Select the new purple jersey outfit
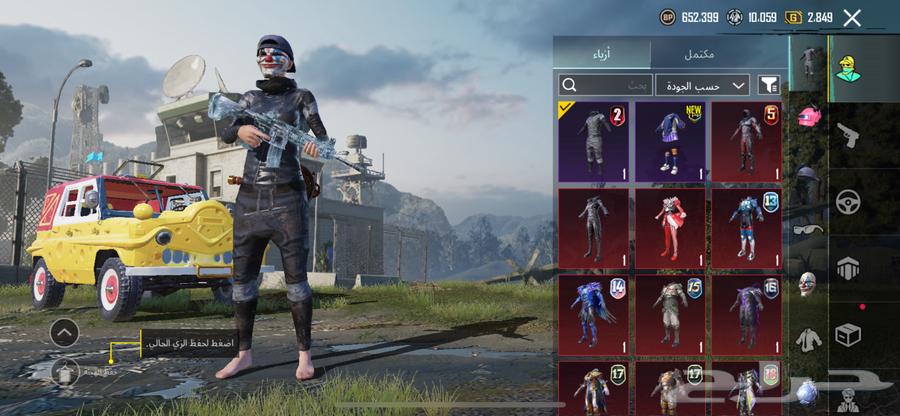This screenshot has width=900, height=416. click(671, 141)
